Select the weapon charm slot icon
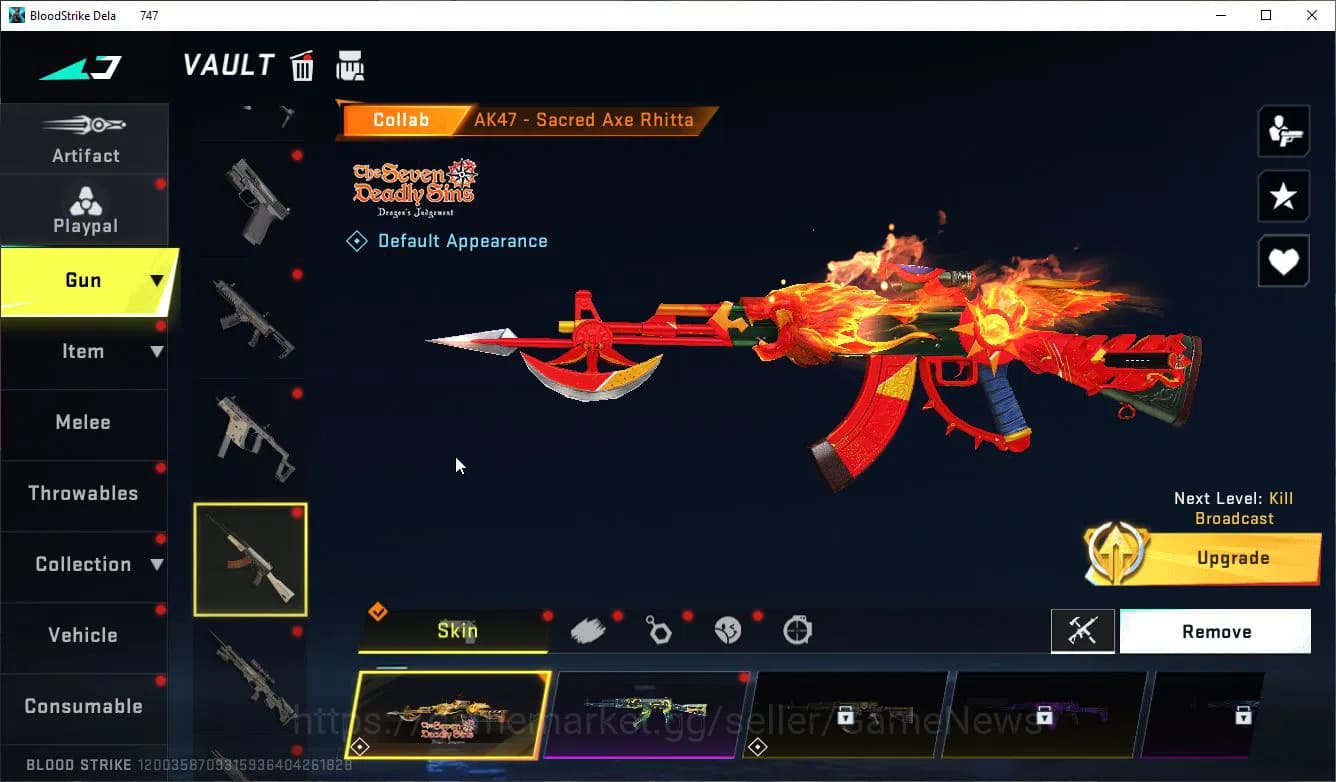 click(x=660, y=630)
